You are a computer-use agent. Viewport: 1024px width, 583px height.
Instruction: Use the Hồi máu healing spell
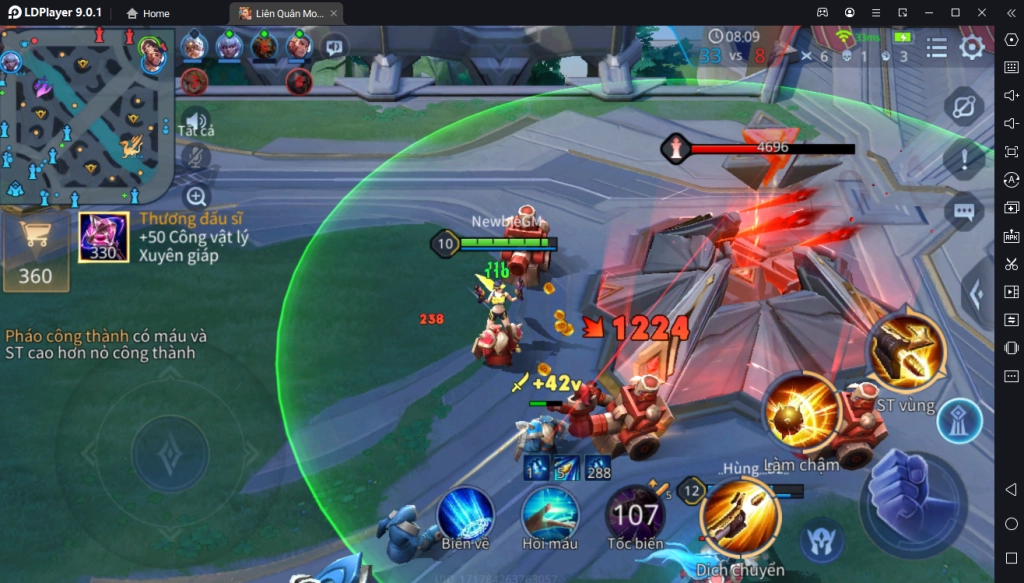click(550, 512)
